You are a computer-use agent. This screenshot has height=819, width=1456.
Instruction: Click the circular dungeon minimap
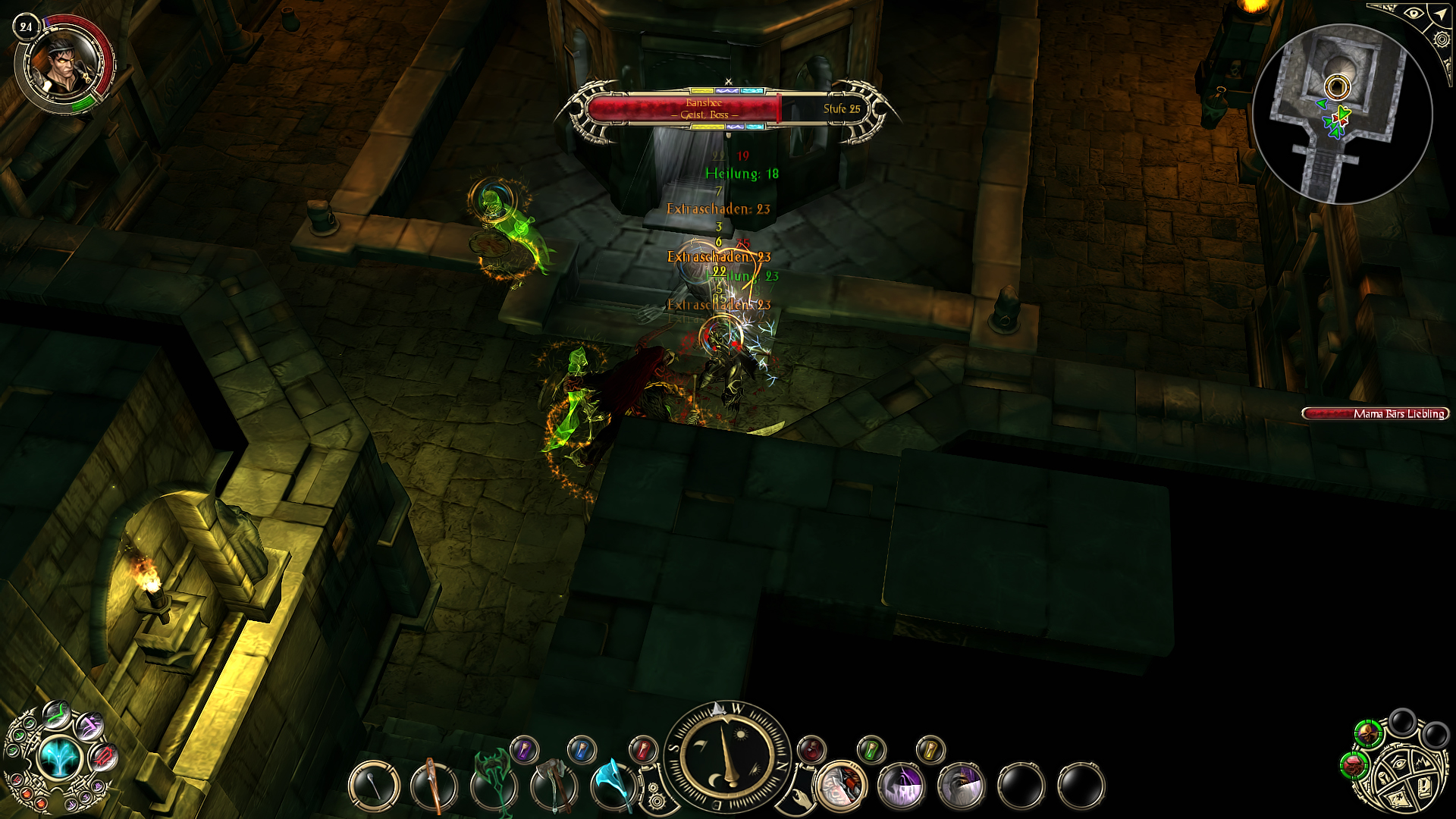[1342, 114]
